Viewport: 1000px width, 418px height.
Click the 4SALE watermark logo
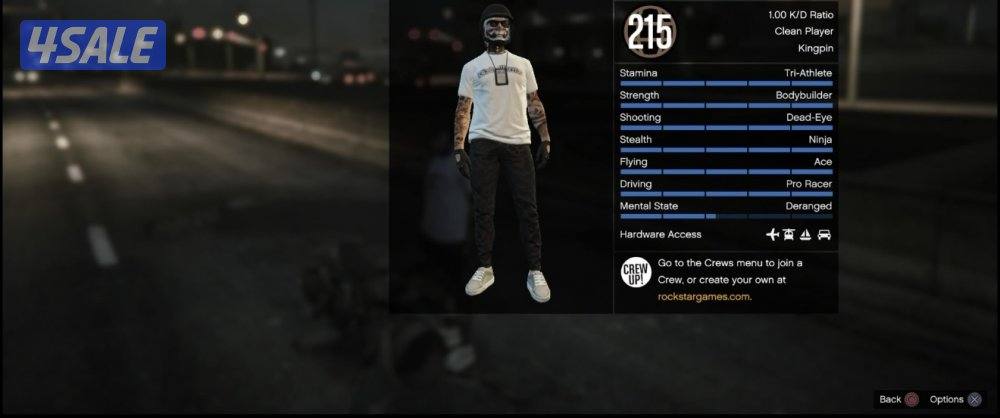[92, 46]
